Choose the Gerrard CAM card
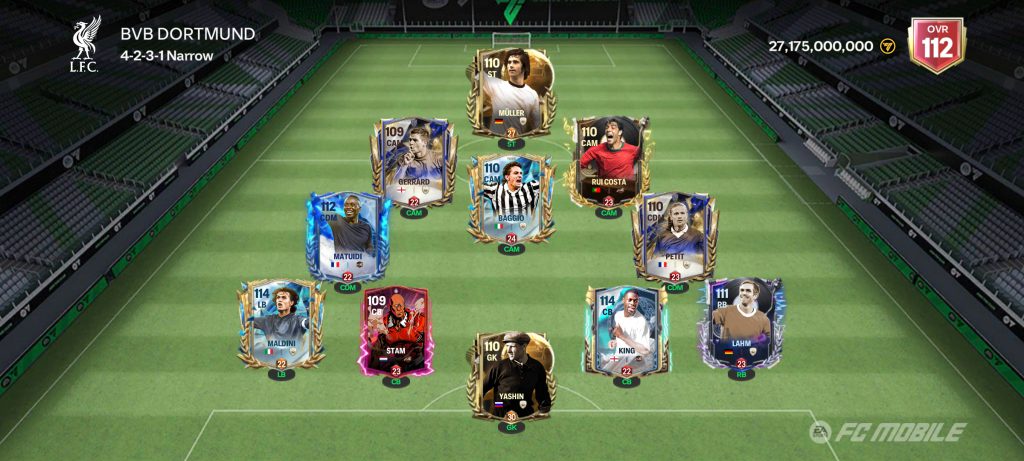 [x=413, y=162]
